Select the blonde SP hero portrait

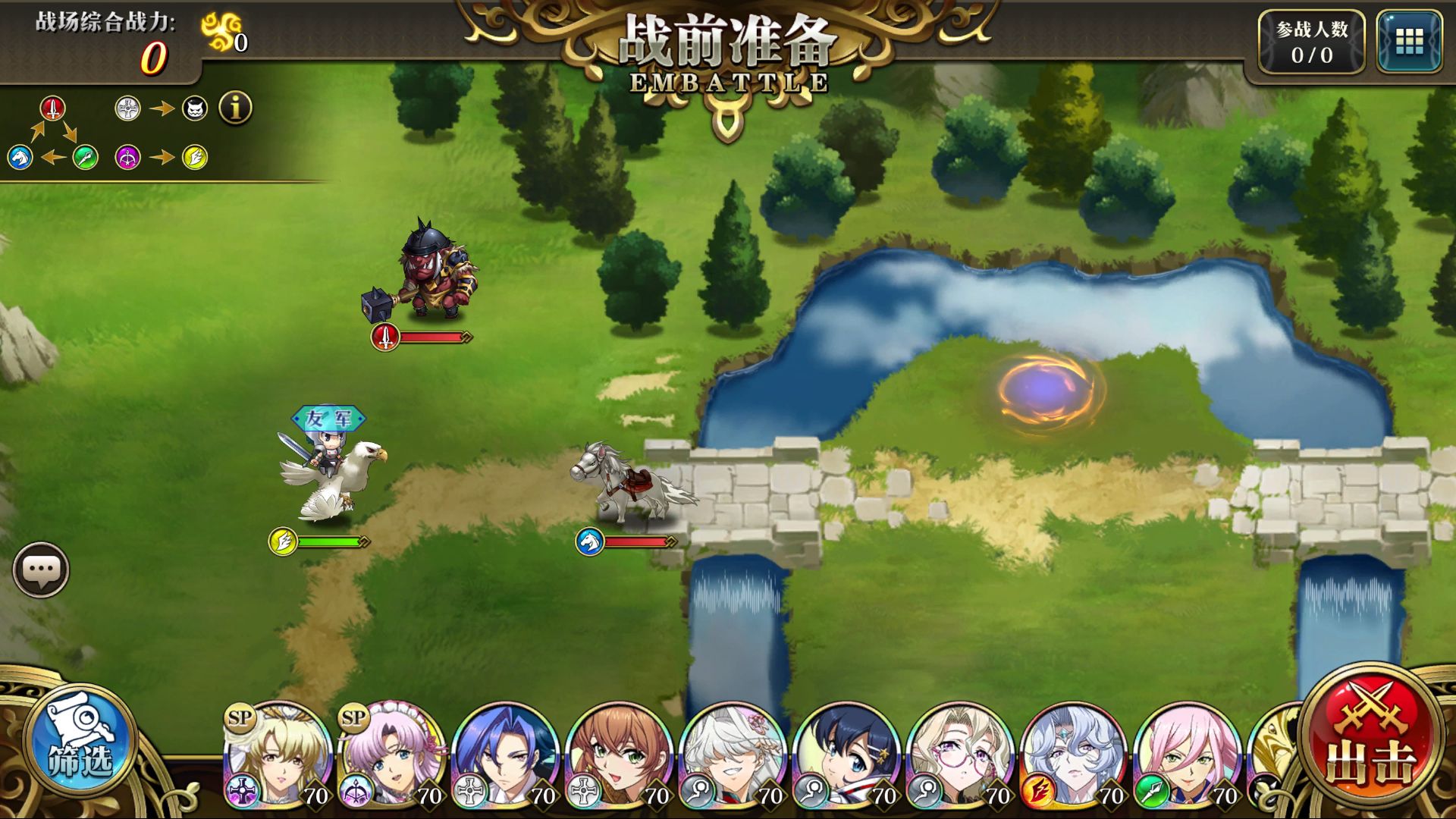279,754
